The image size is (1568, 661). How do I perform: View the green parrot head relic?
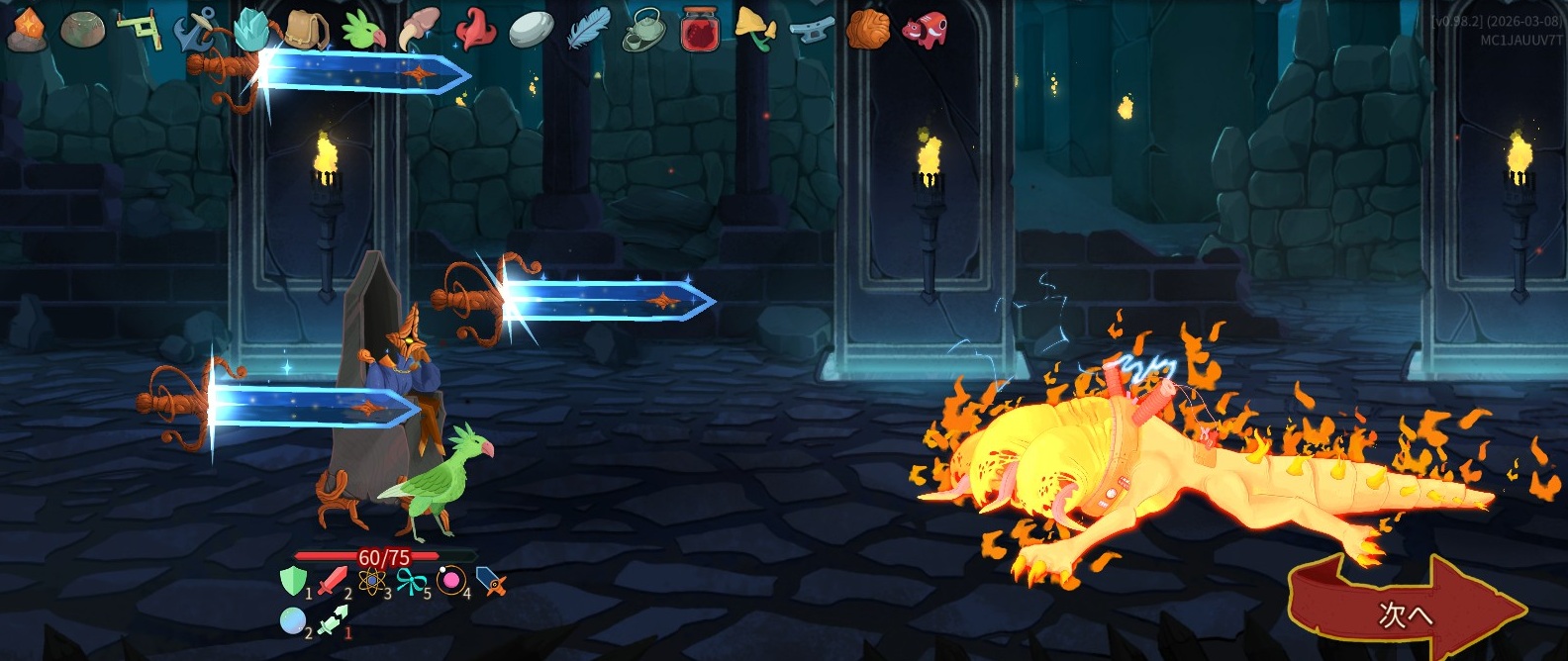click(363, 29)
